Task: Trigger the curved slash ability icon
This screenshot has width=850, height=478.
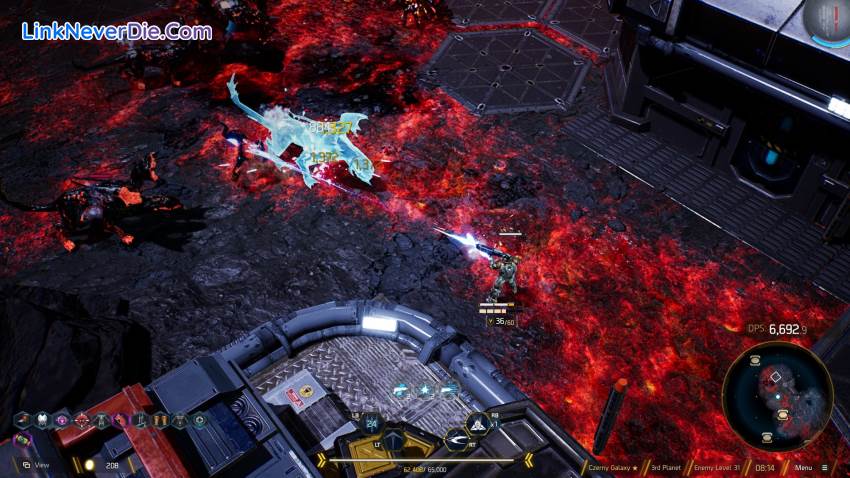Action: click(459, 437)
